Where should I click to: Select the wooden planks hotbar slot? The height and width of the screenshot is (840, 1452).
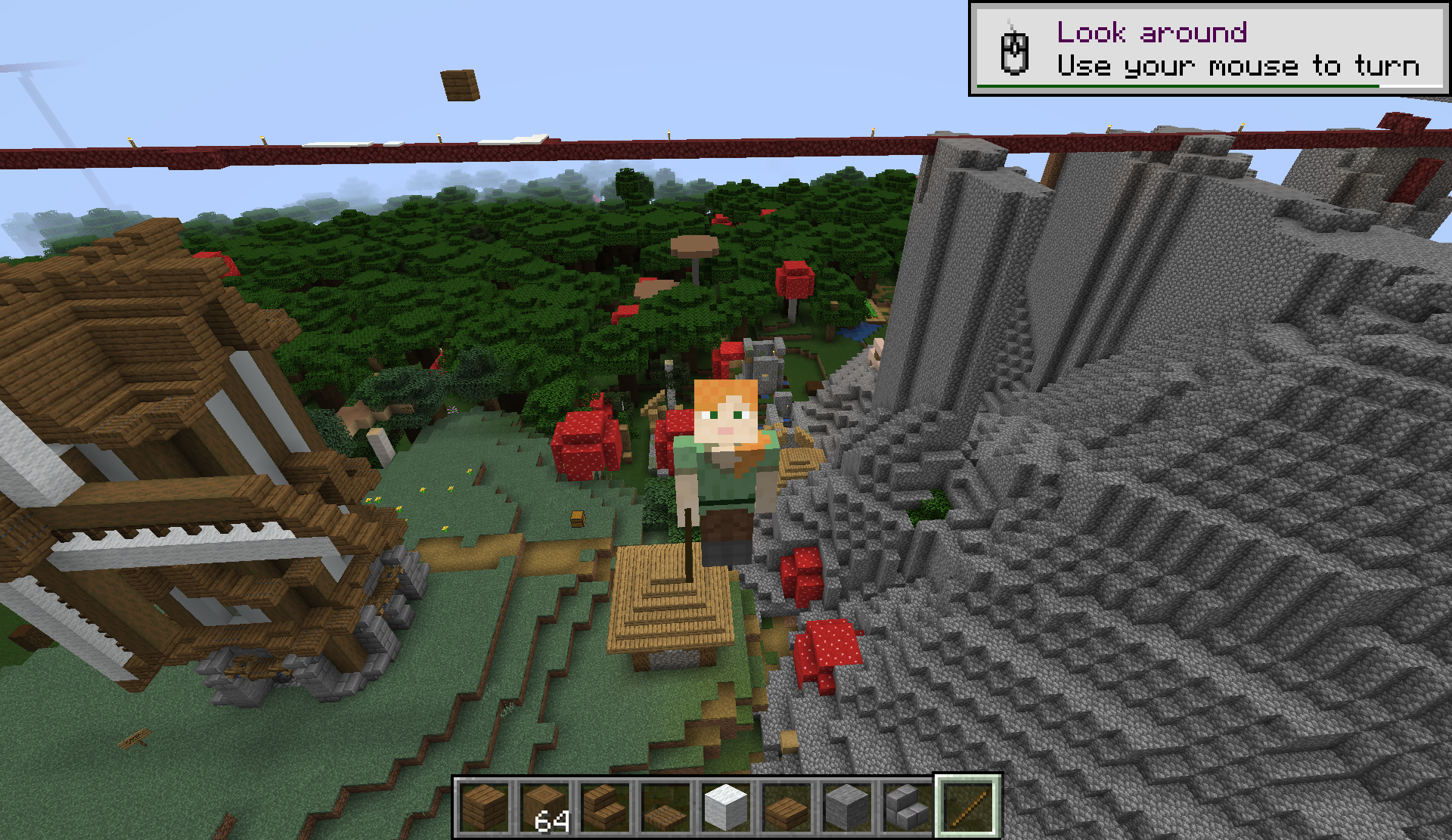pos(485,806)
